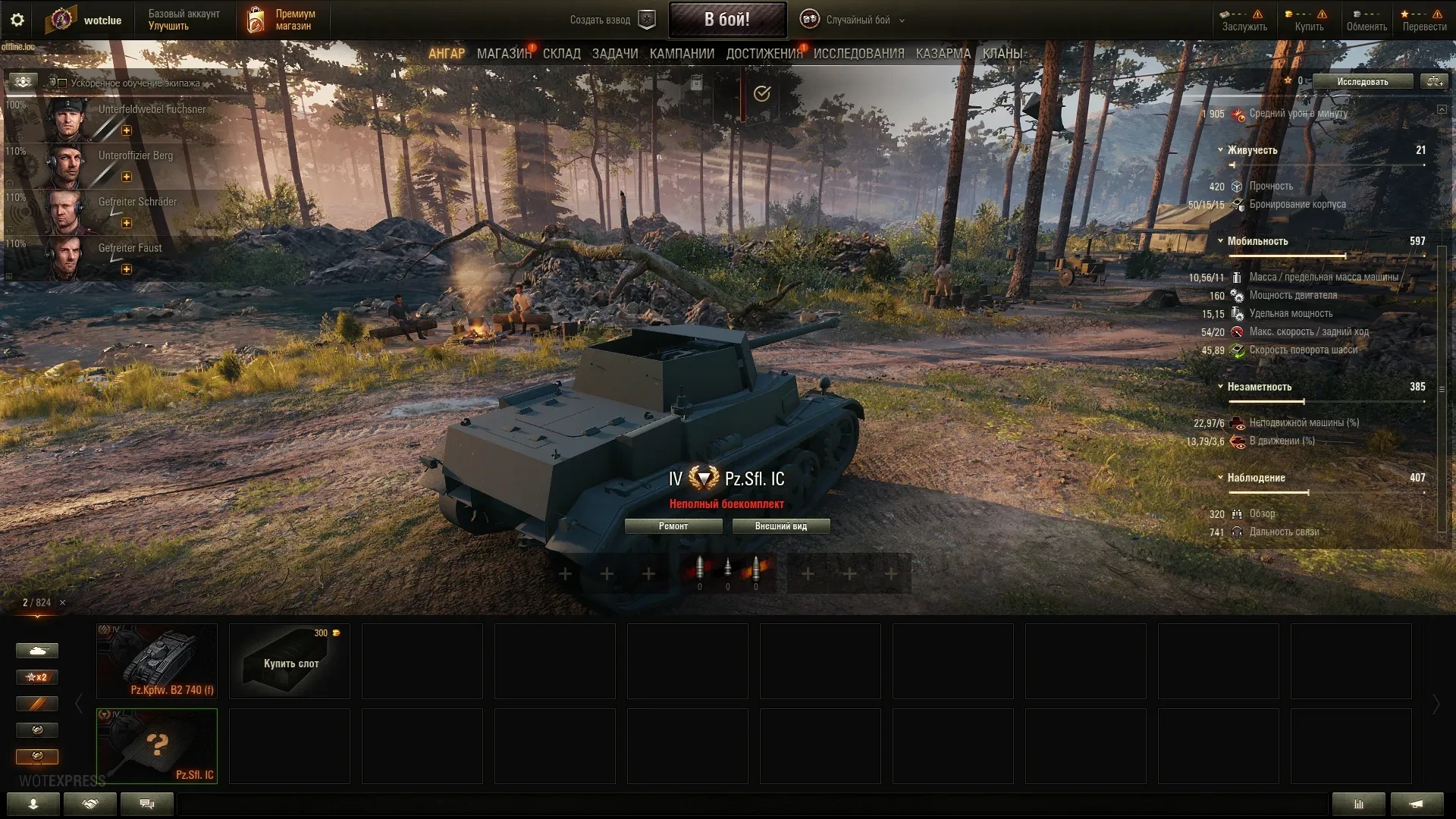The image size is (1456, 819).
Task: Open the СКЛАД tab
Action: pos(561,54)
